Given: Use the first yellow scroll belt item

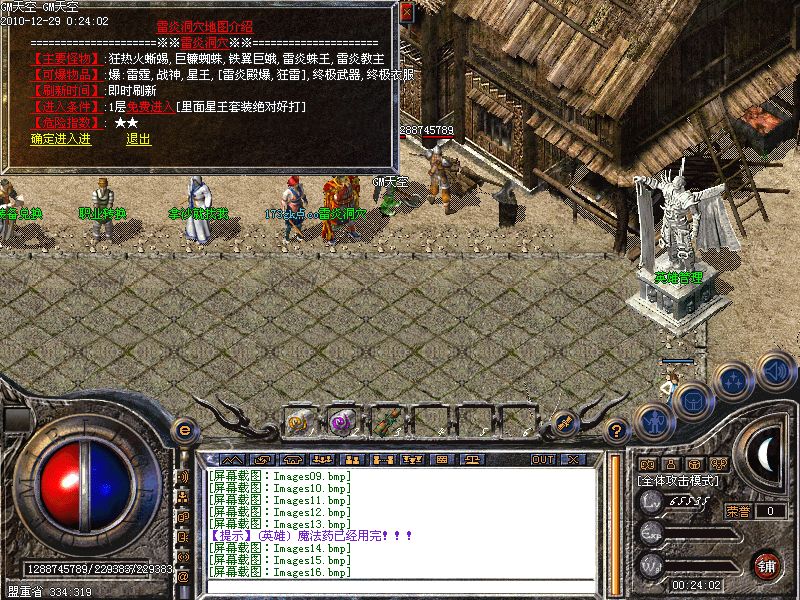Looking at the screenshot, I should click(298, 422).
